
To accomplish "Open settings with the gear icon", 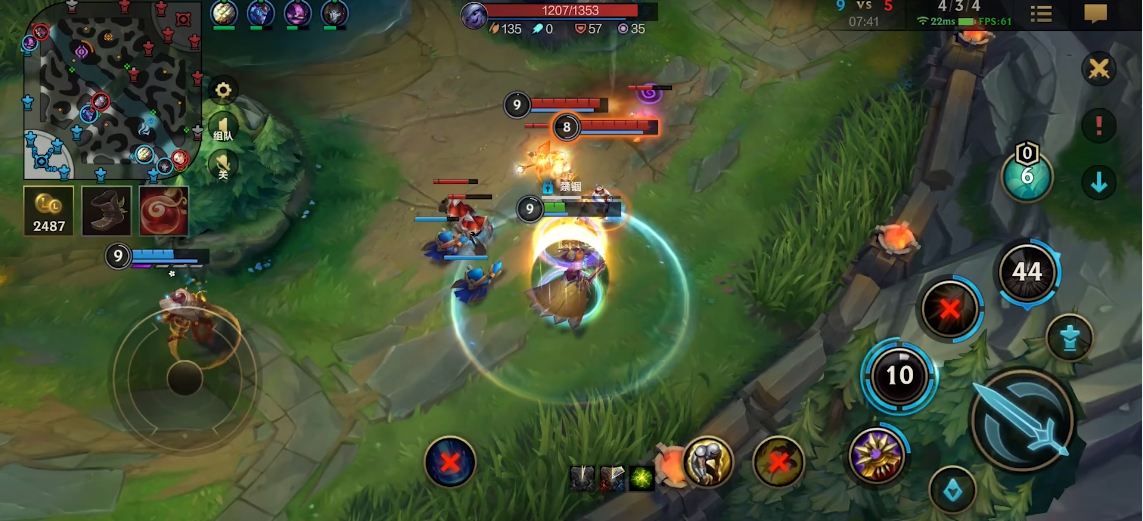I will 223,91.
